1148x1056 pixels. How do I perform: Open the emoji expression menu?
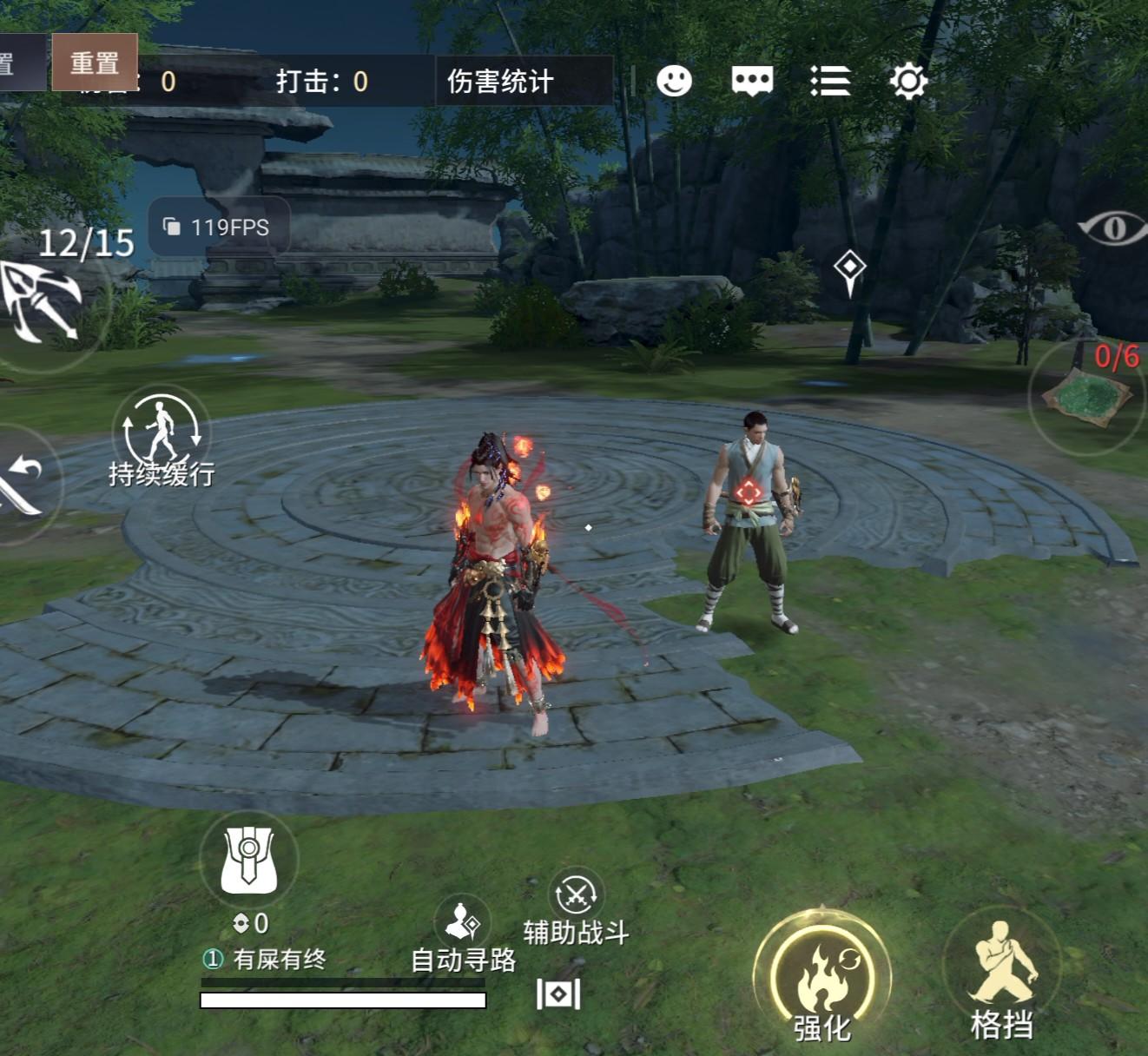coord(676,80)
